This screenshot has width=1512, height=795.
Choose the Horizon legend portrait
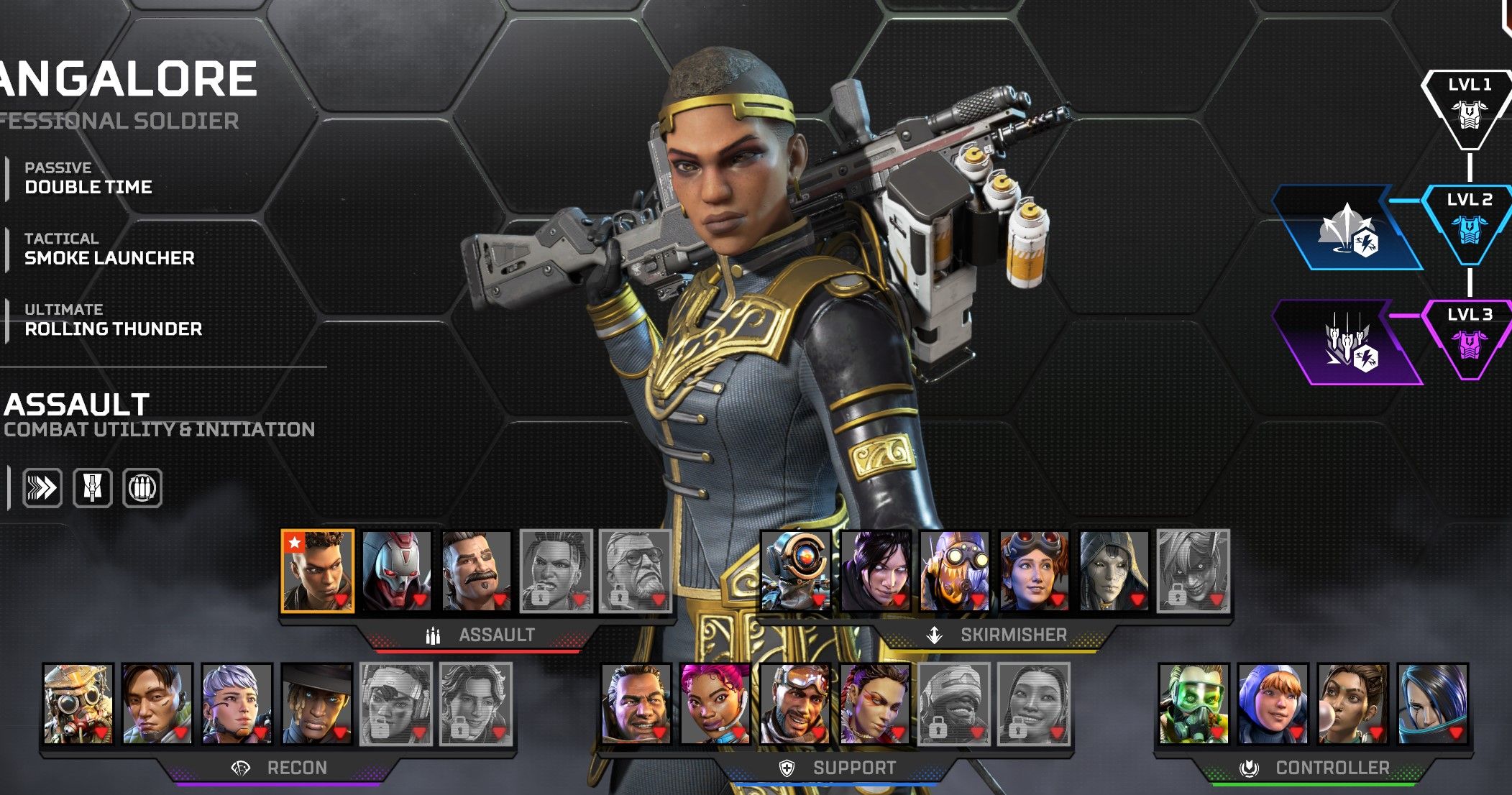click(1034, 571)
